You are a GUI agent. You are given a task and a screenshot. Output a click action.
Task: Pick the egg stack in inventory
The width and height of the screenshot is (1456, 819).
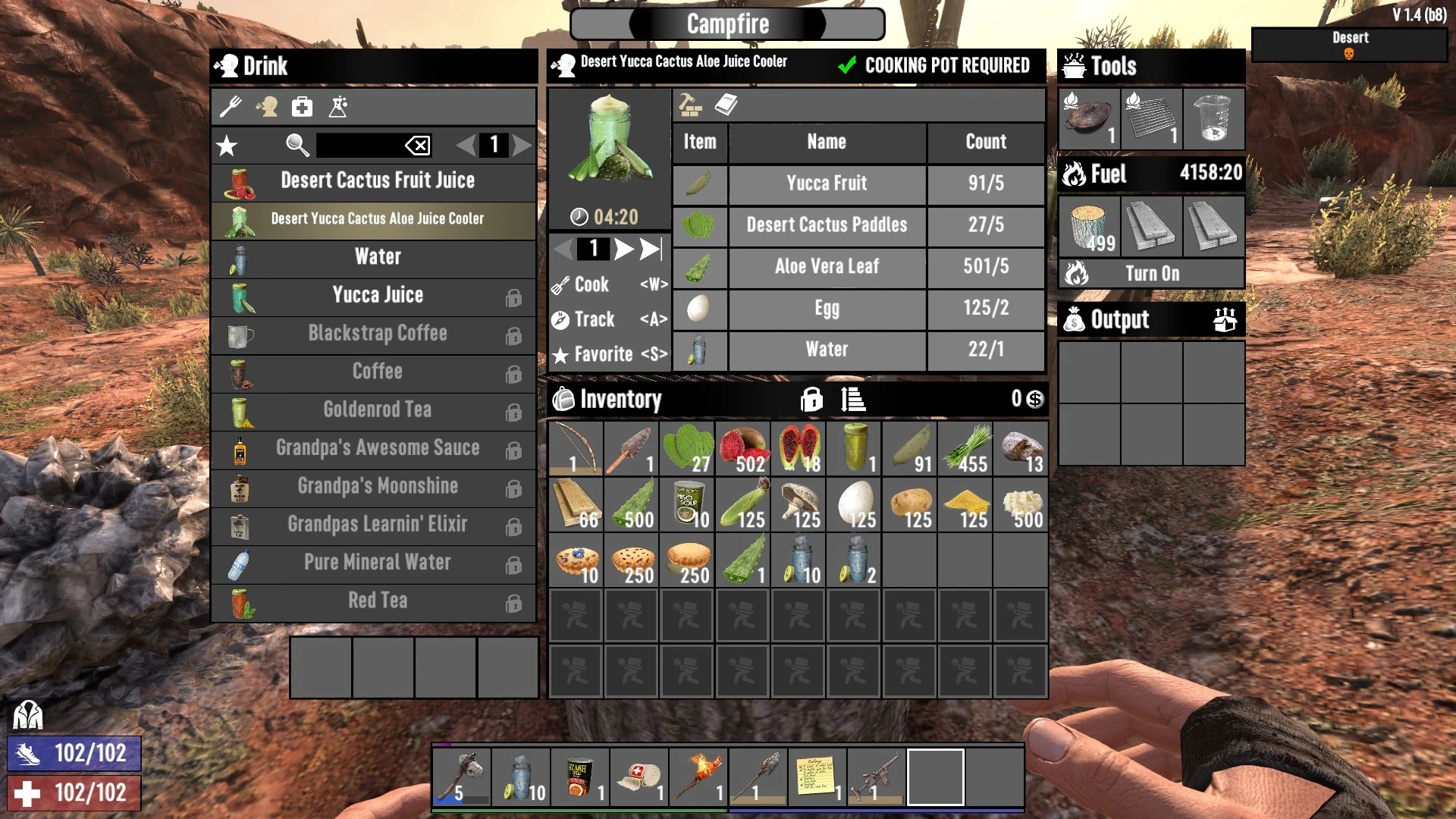click(x=854, y=504)
